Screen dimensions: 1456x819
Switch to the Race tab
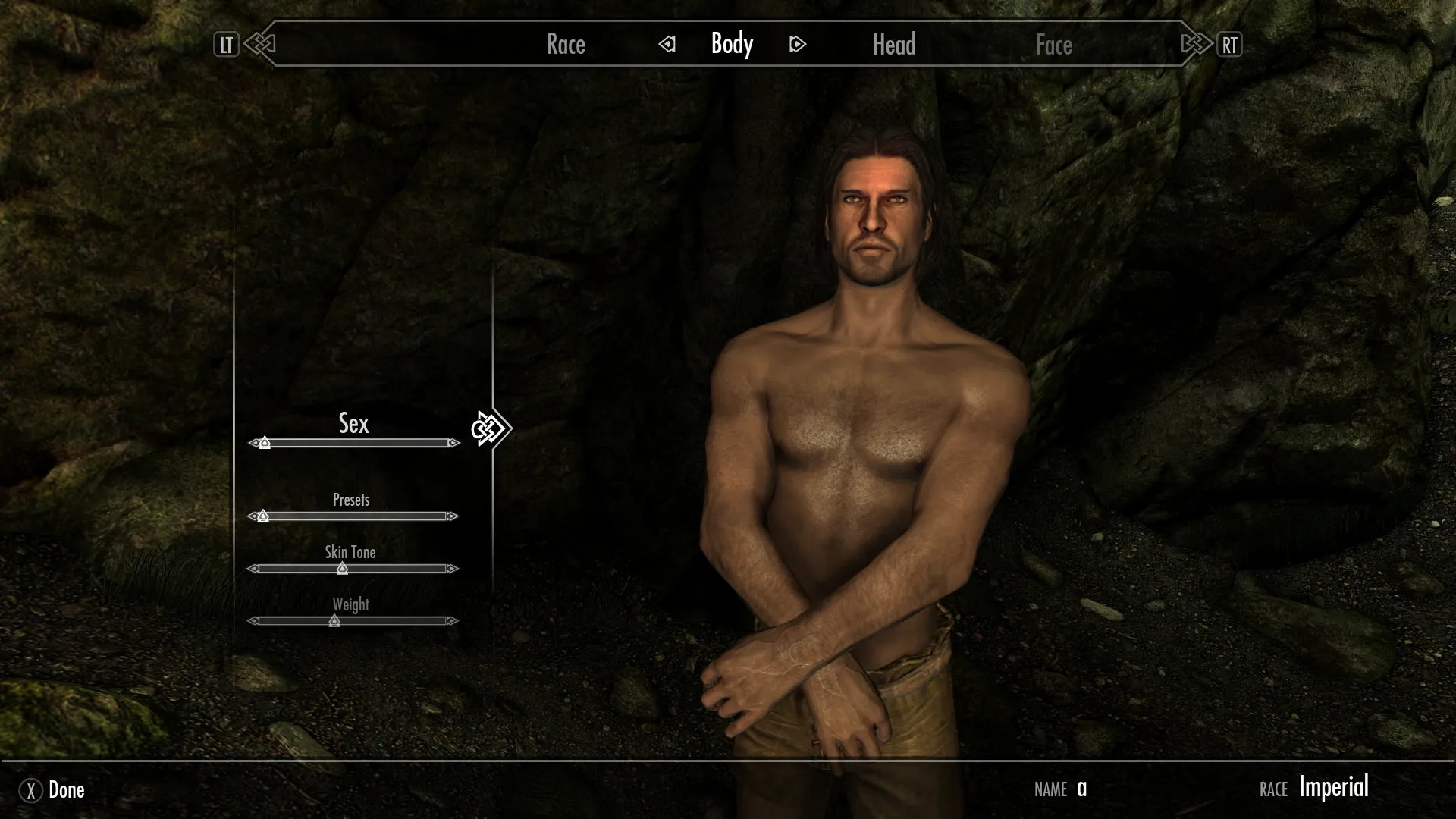(x=566, y=45)
